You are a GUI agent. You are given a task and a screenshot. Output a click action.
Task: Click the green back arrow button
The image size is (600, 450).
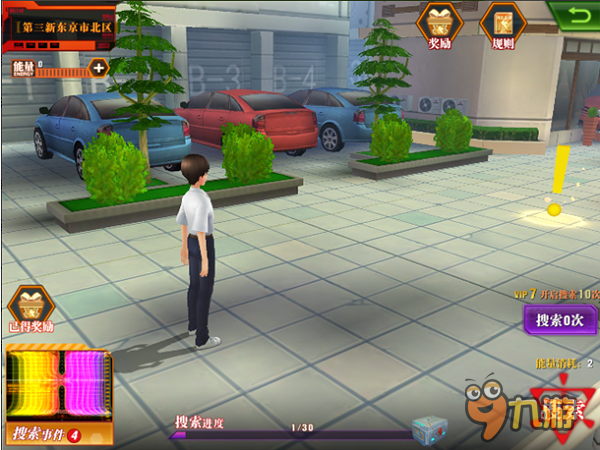click(x=573, y=15)
